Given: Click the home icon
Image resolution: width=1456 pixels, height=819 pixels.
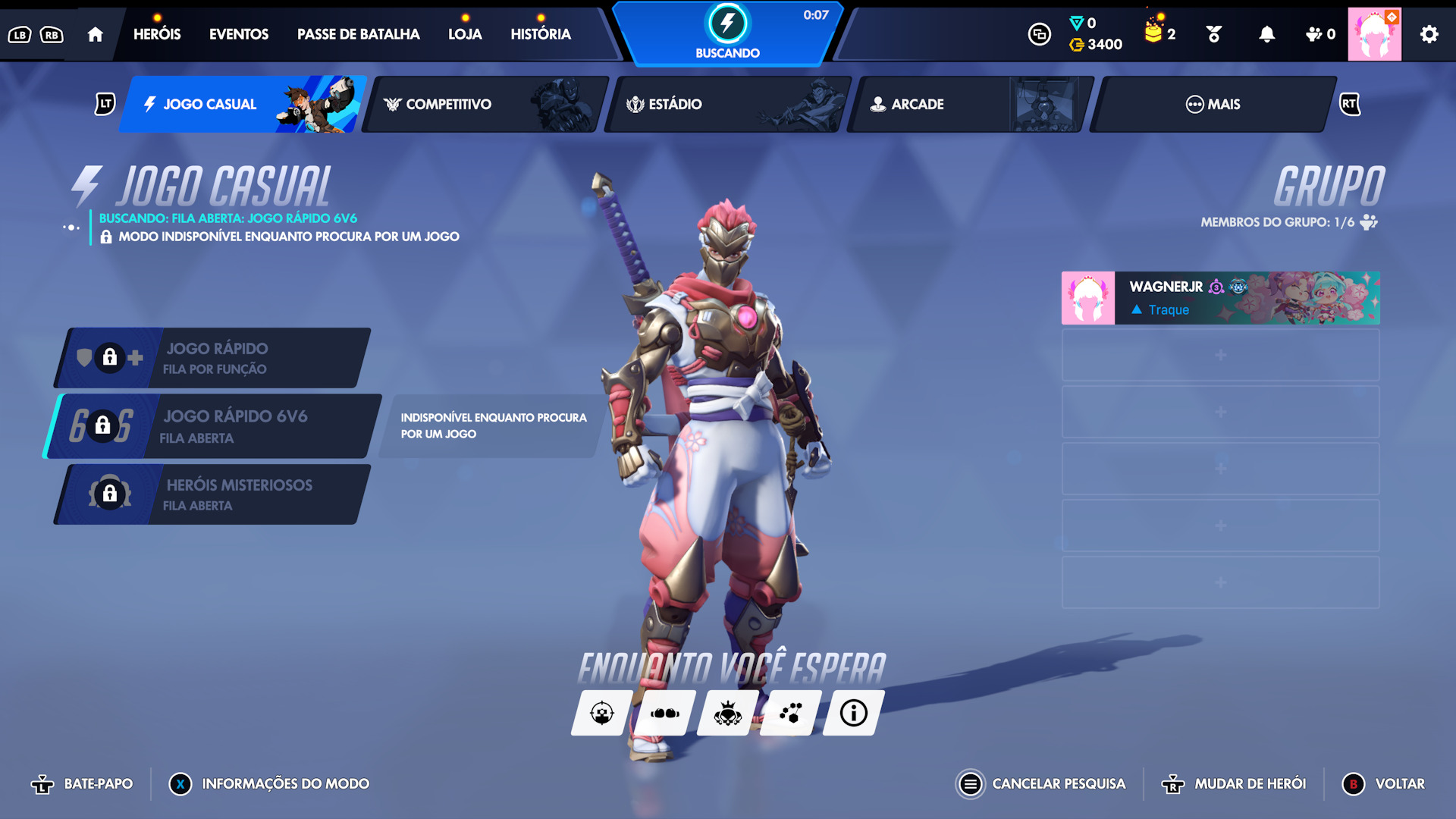Looking at the screenshot, I should coord(95,34).
